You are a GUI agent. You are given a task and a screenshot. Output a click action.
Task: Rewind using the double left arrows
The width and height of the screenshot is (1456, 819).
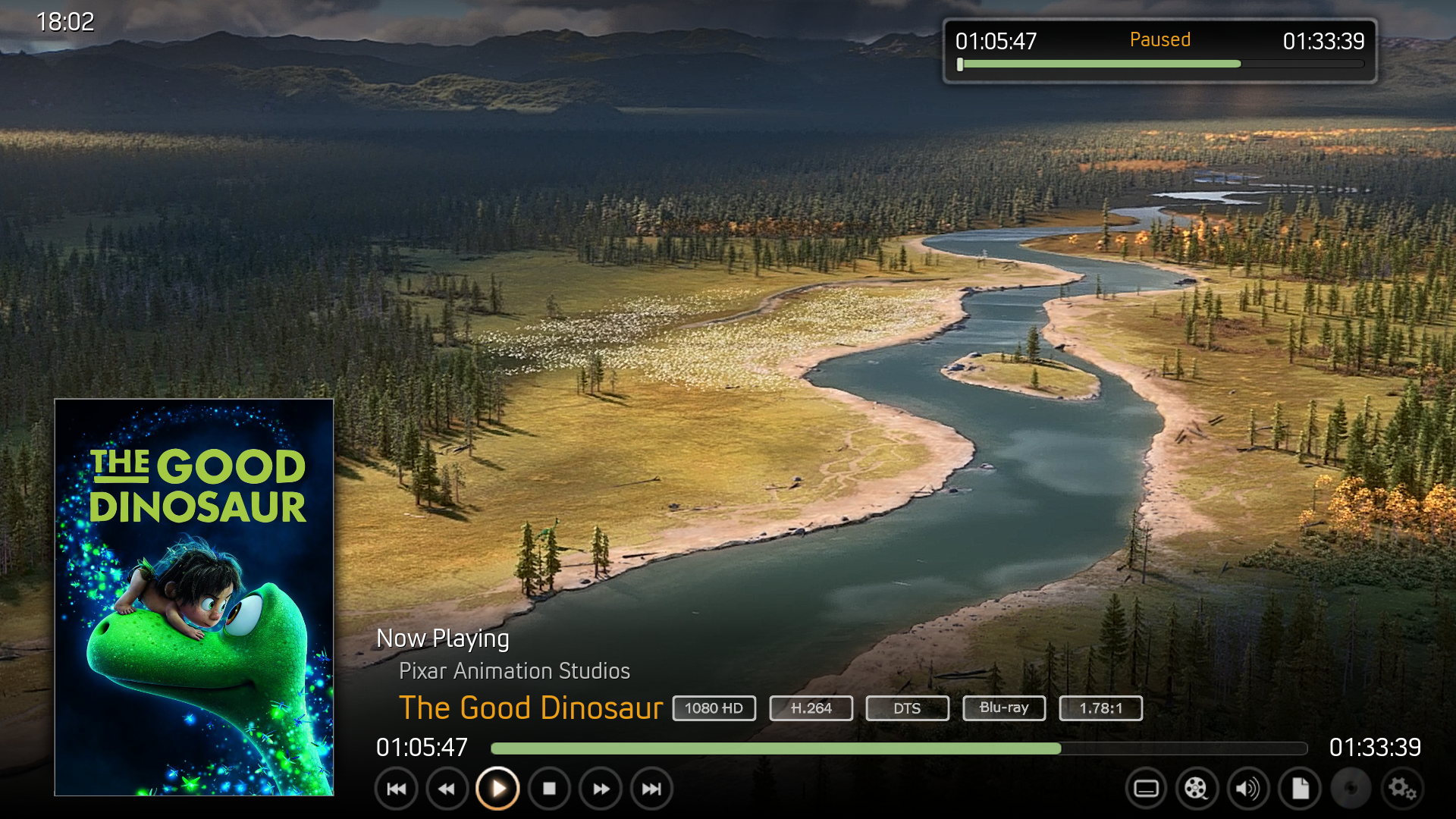pos(447,789)
